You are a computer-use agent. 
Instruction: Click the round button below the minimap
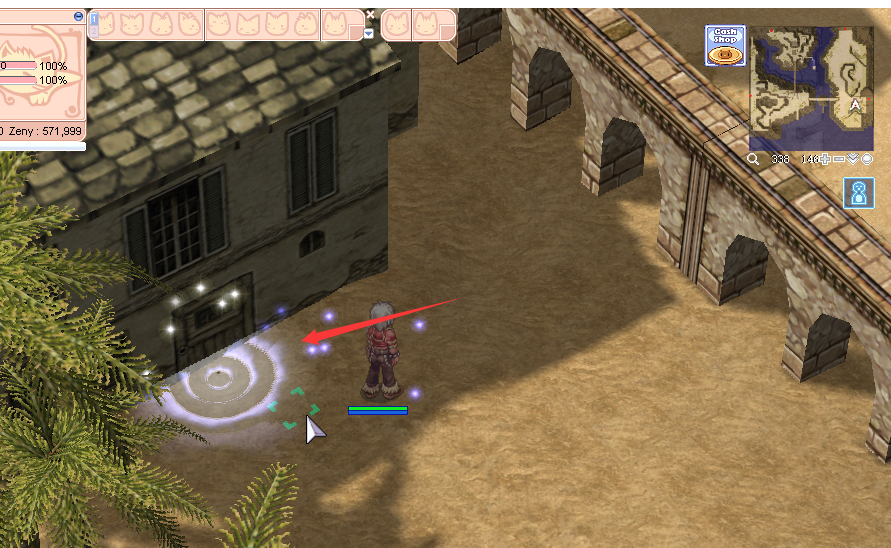(x=866, y=159)
